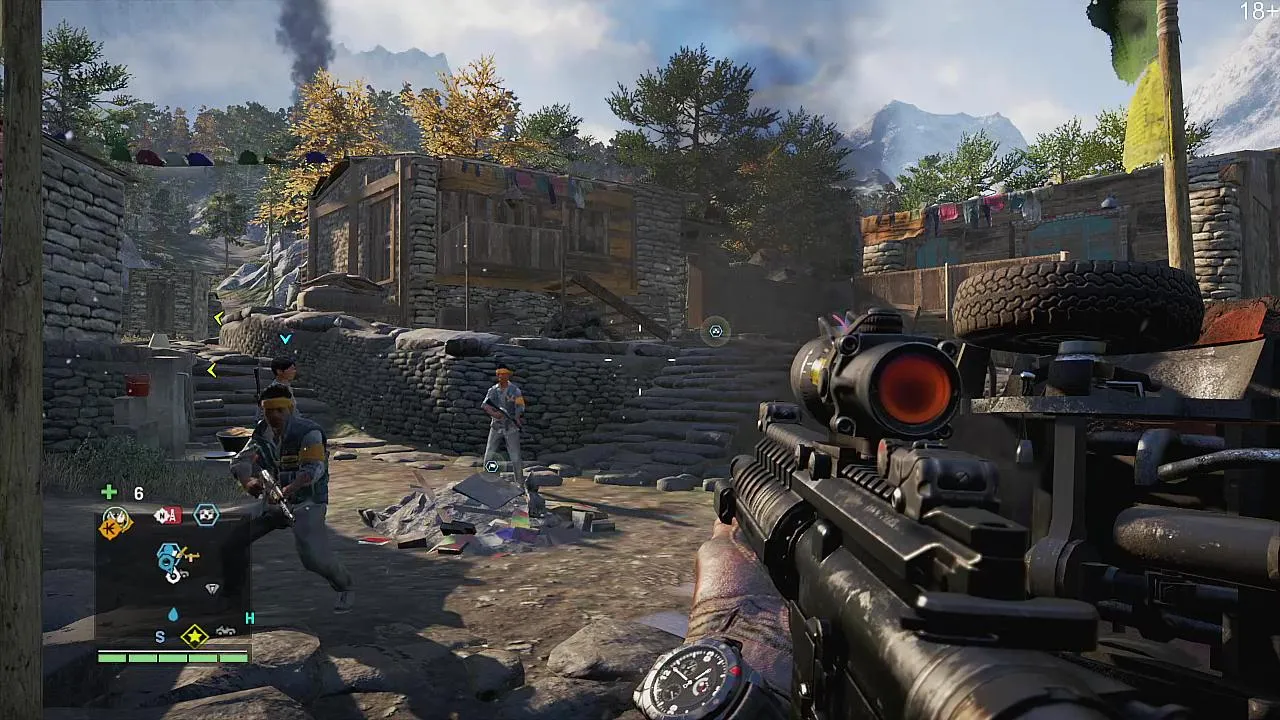Viewport: 1280px width, 720px height.
Task: Select the red ammo marker on minimap
Action: pos(167,516)
